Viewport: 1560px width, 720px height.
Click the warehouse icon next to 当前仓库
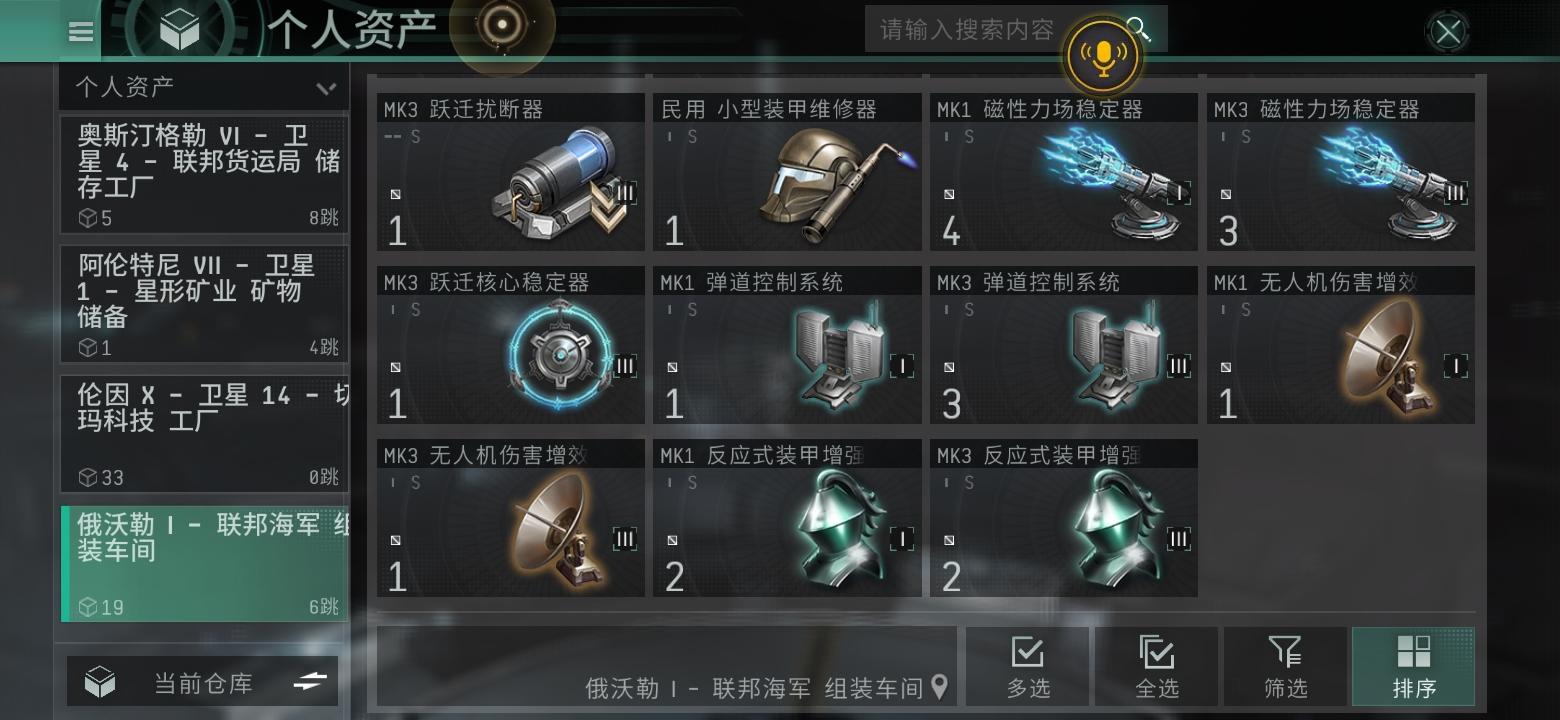pyautogui.click(x=99, y=681)
